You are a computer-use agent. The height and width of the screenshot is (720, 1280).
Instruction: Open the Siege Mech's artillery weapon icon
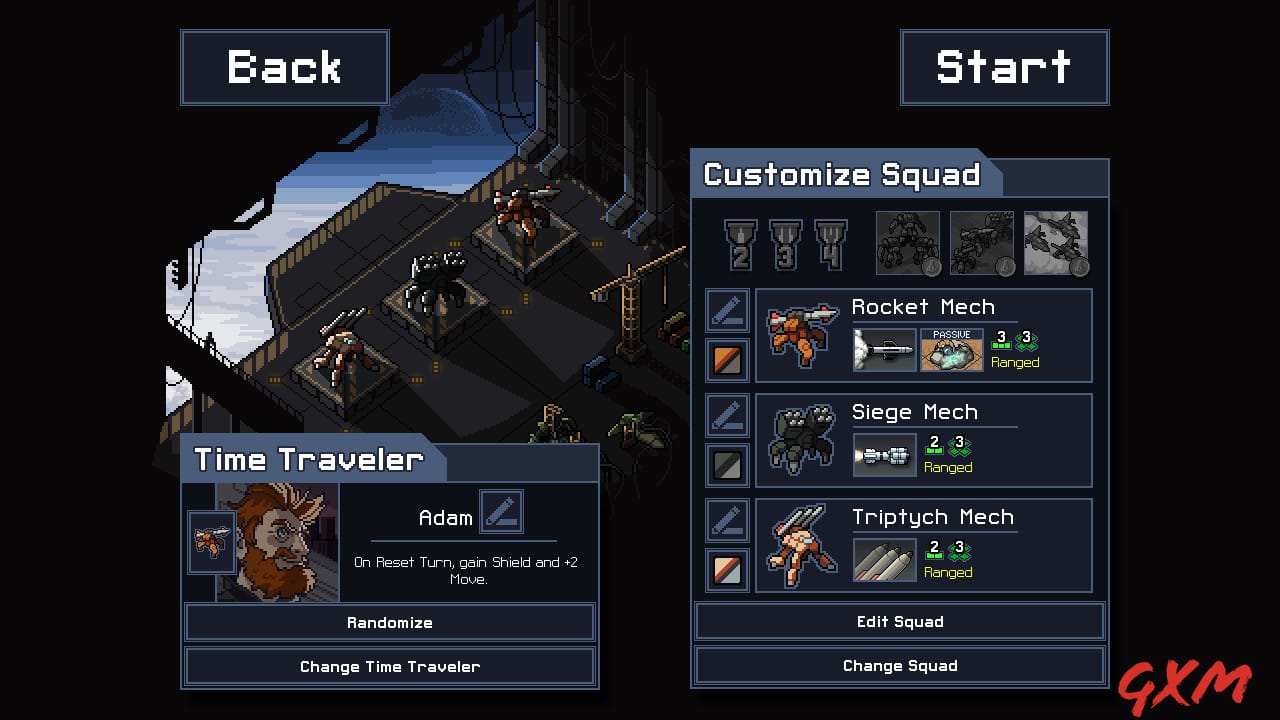click(x=884, y=455)
